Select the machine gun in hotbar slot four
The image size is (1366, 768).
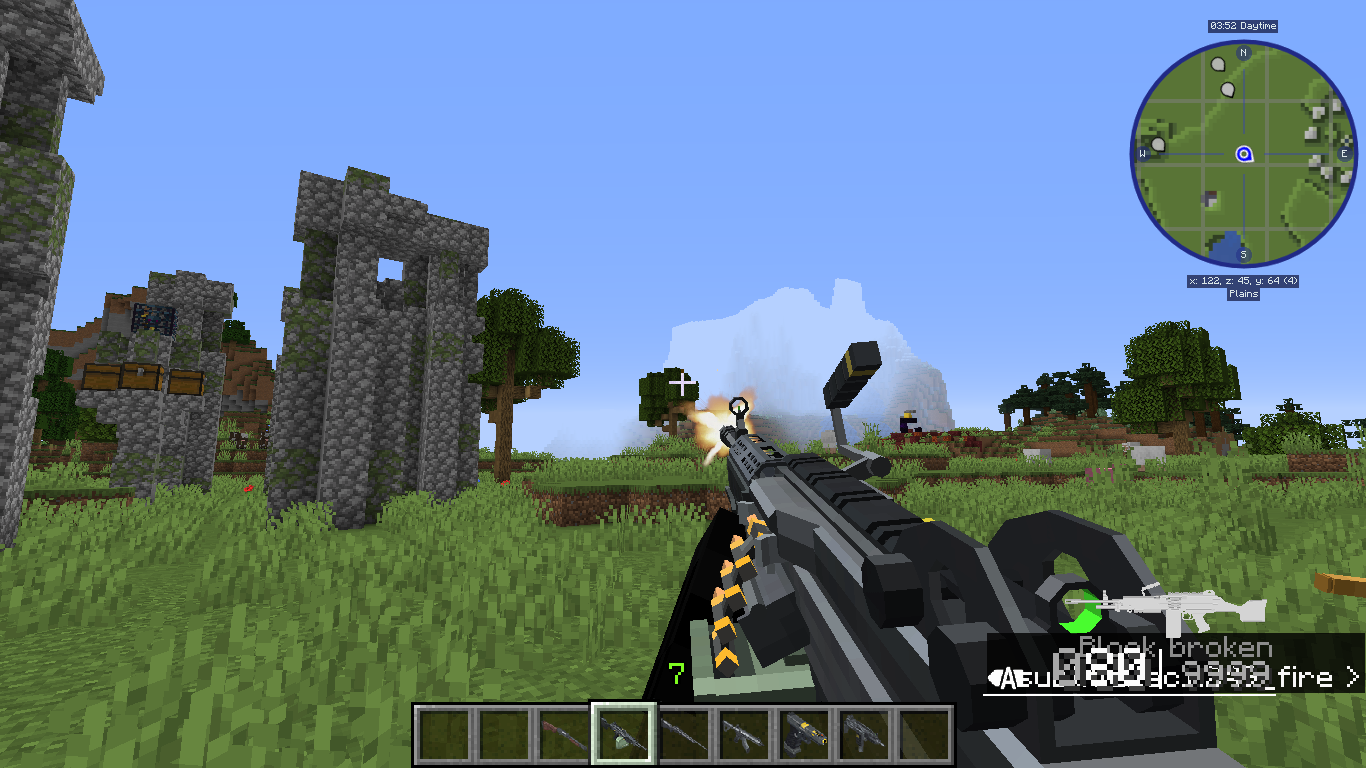(622, 733)
